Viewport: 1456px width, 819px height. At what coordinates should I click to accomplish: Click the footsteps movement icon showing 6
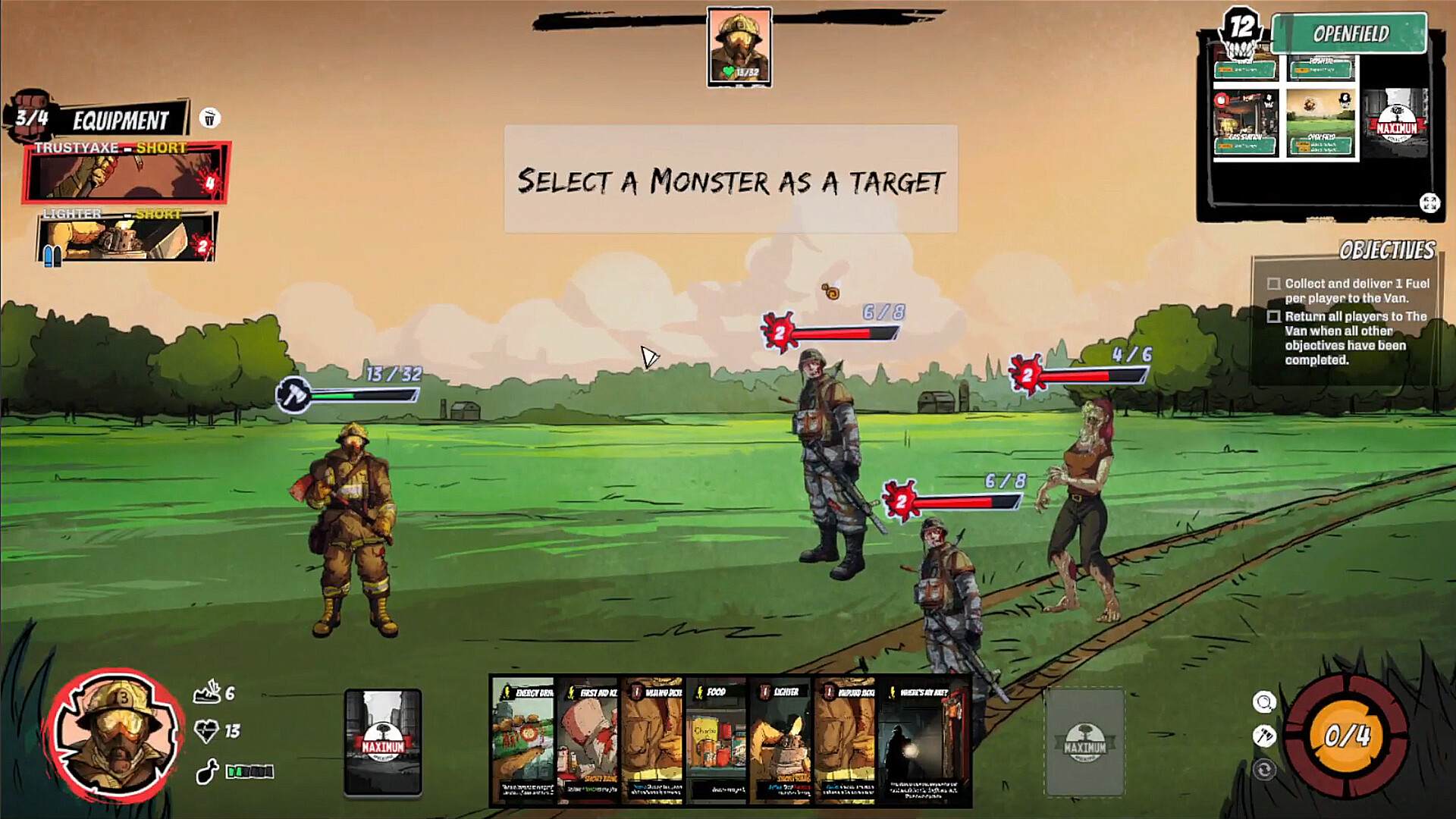(206, 694)
